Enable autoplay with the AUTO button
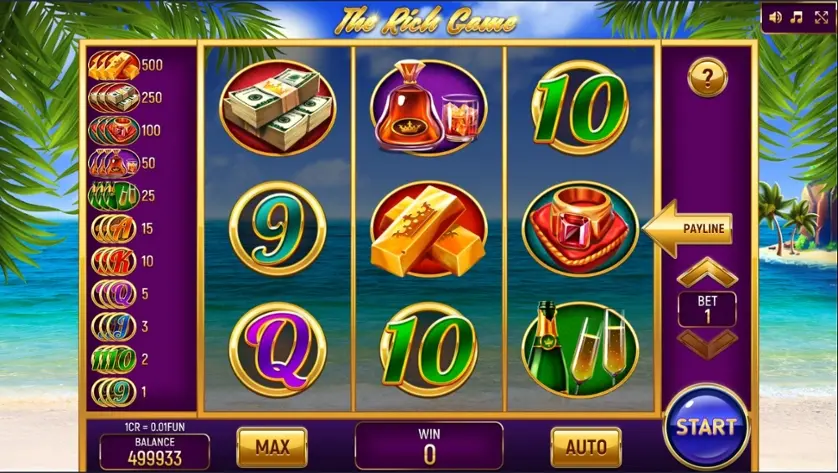Viewport: 838px width, 473px height. click(586, 446)
